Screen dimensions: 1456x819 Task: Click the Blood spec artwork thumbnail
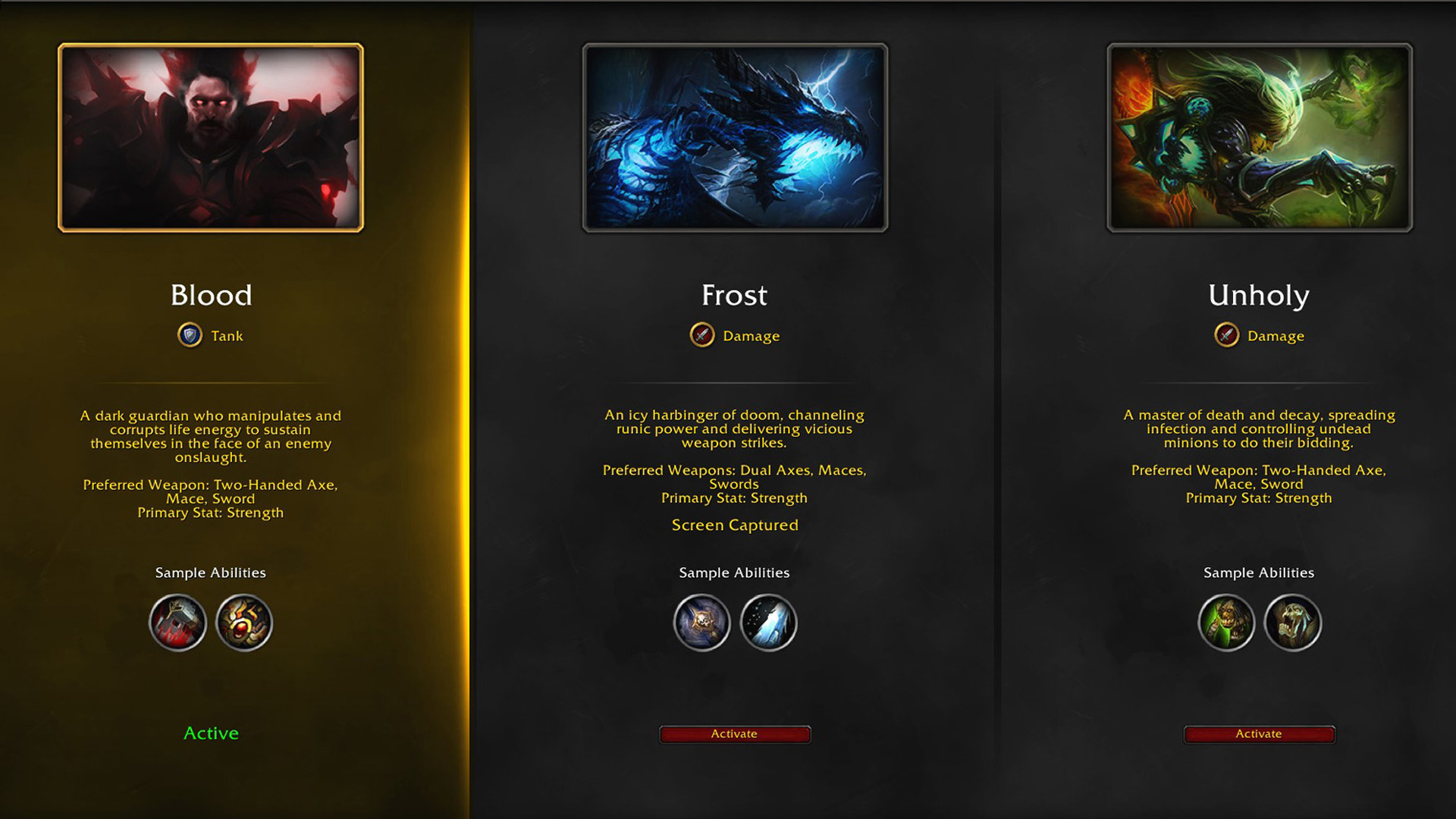211,137
